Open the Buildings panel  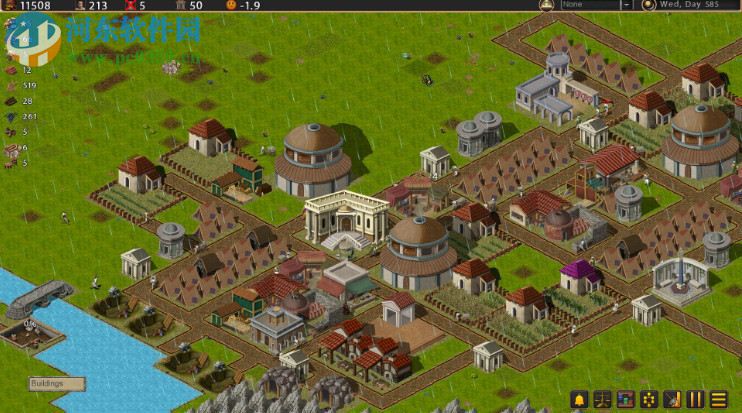tap(56, 384)
